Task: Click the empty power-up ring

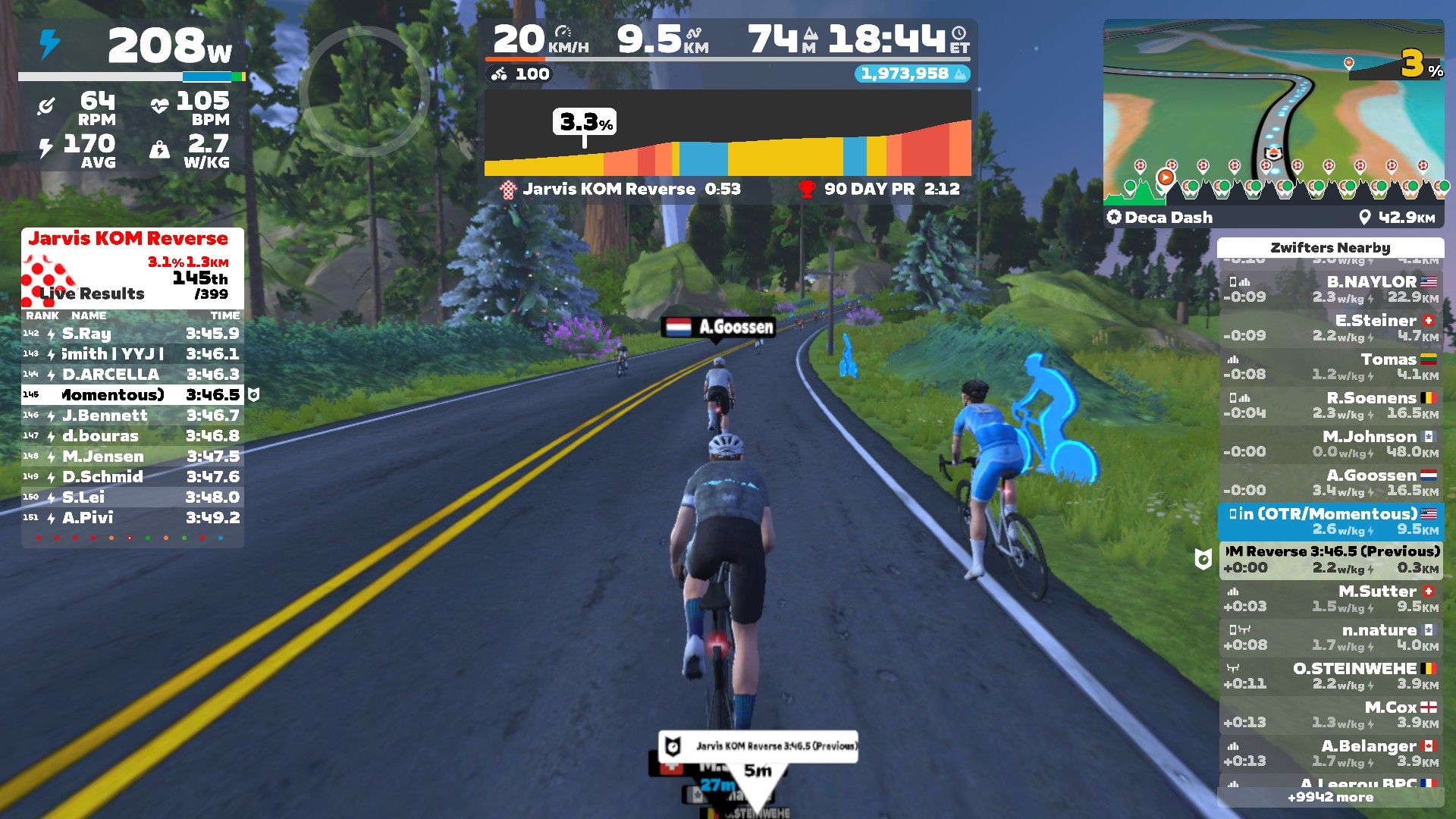Action: click(365, 92)
